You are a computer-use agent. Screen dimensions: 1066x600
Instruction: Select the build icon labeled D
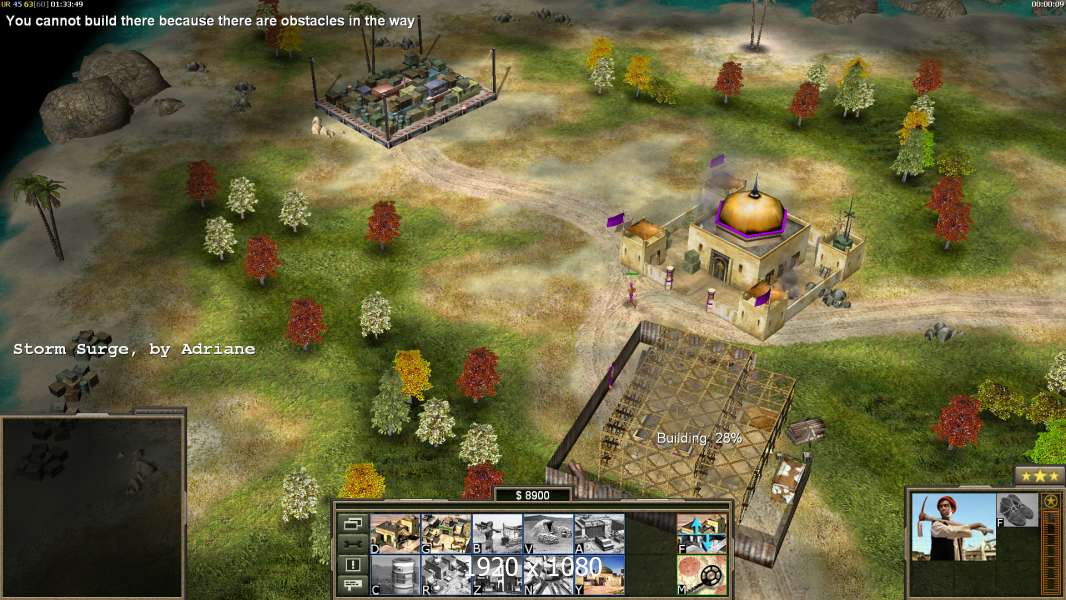[x=395, y=534]
